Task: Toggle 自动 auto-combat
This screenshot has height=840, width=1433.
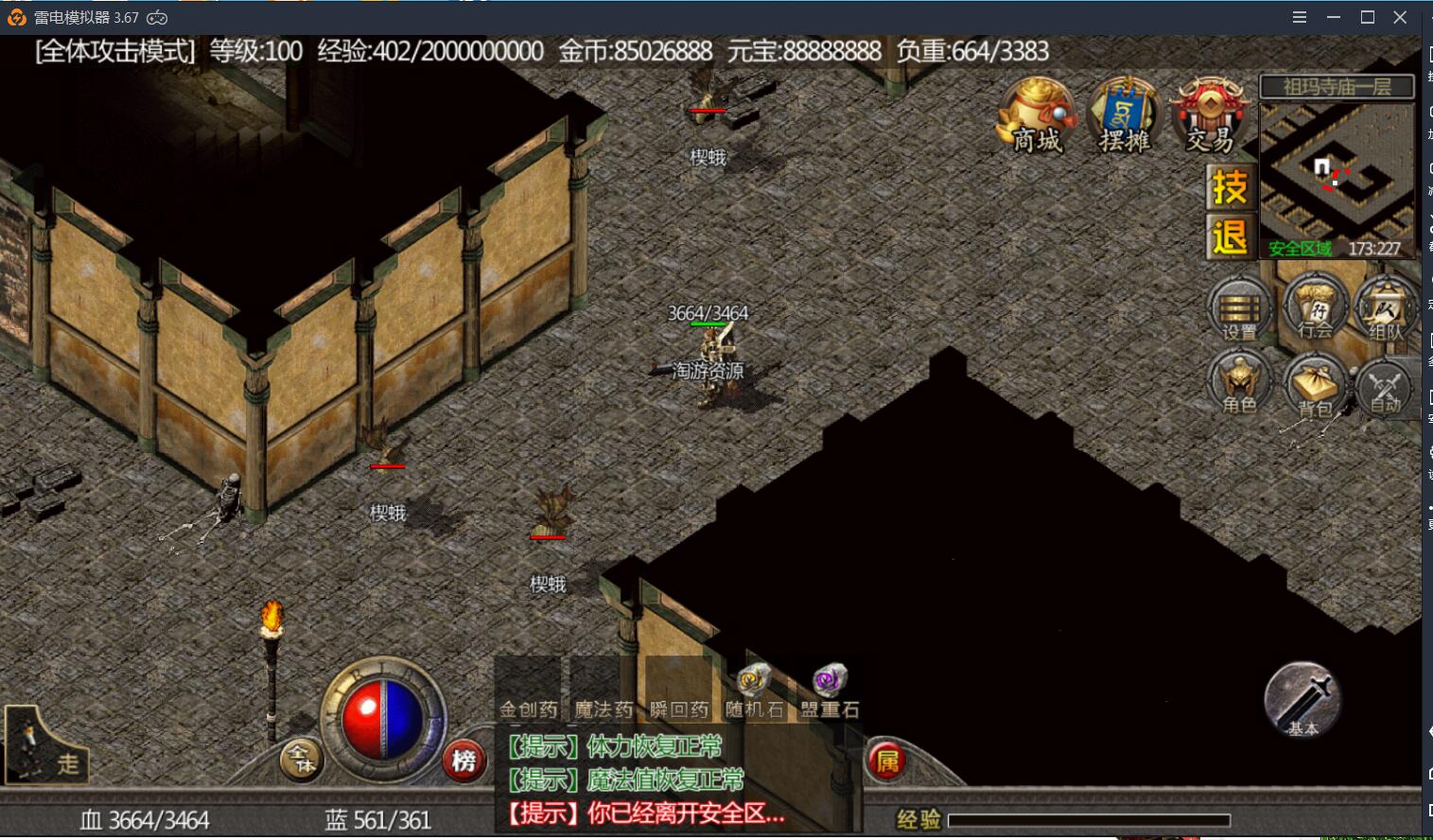Action: pyautogui.click(x=1386, y=386)
